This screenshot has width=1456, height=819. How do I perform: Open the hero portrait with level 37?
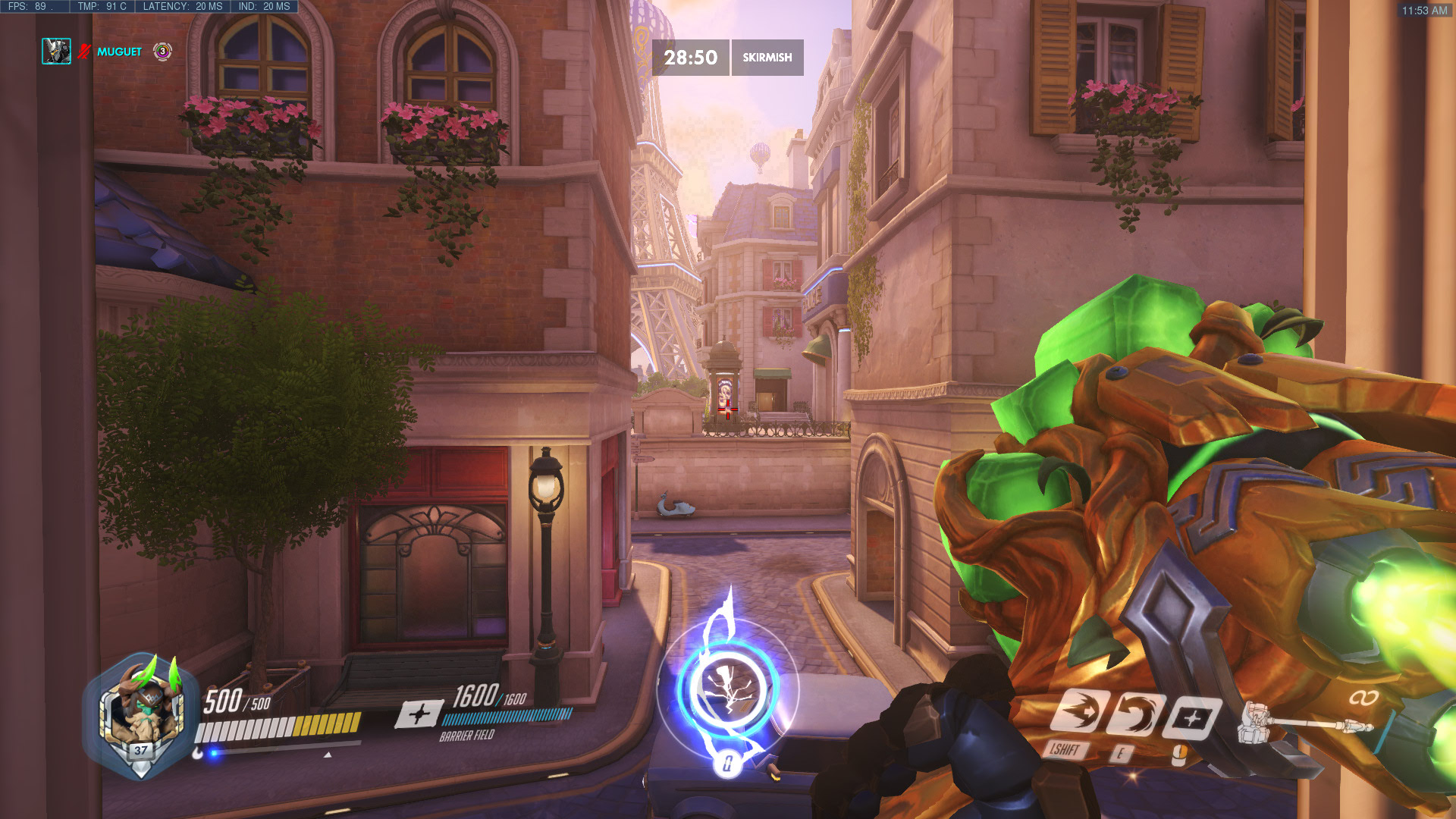(x=141, y=714)
